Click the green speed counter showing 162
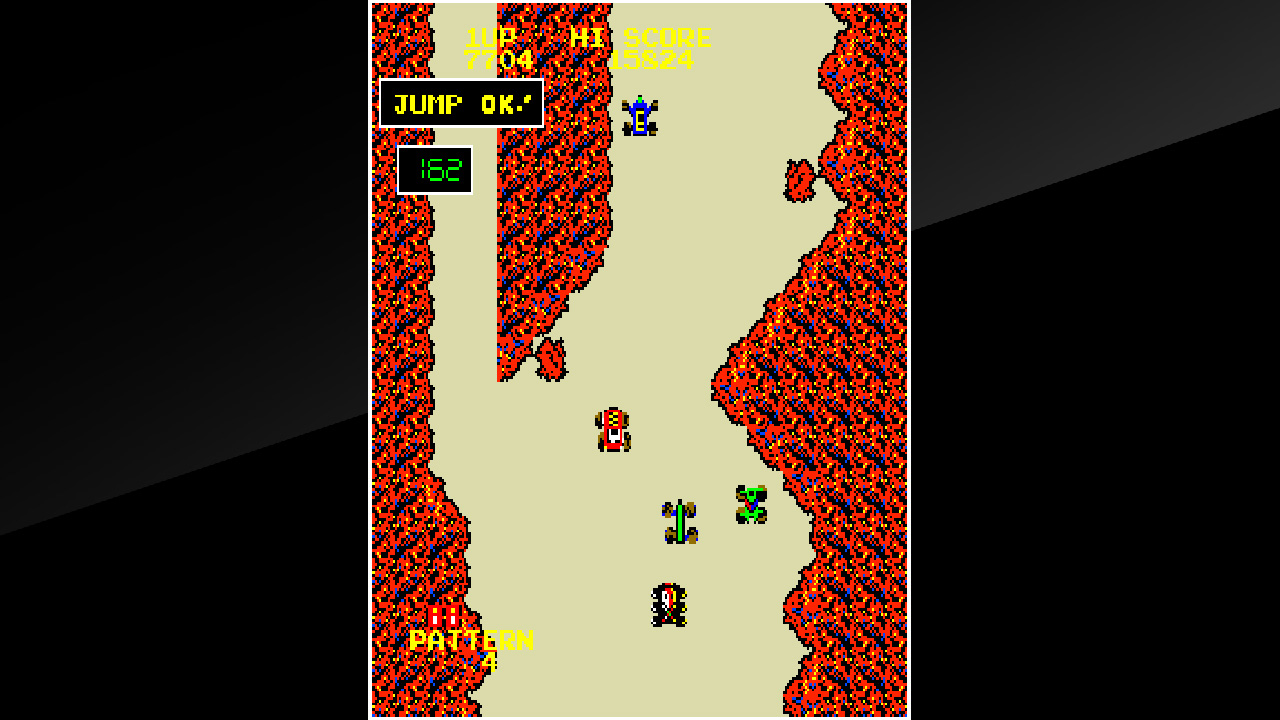 point(435,169)
